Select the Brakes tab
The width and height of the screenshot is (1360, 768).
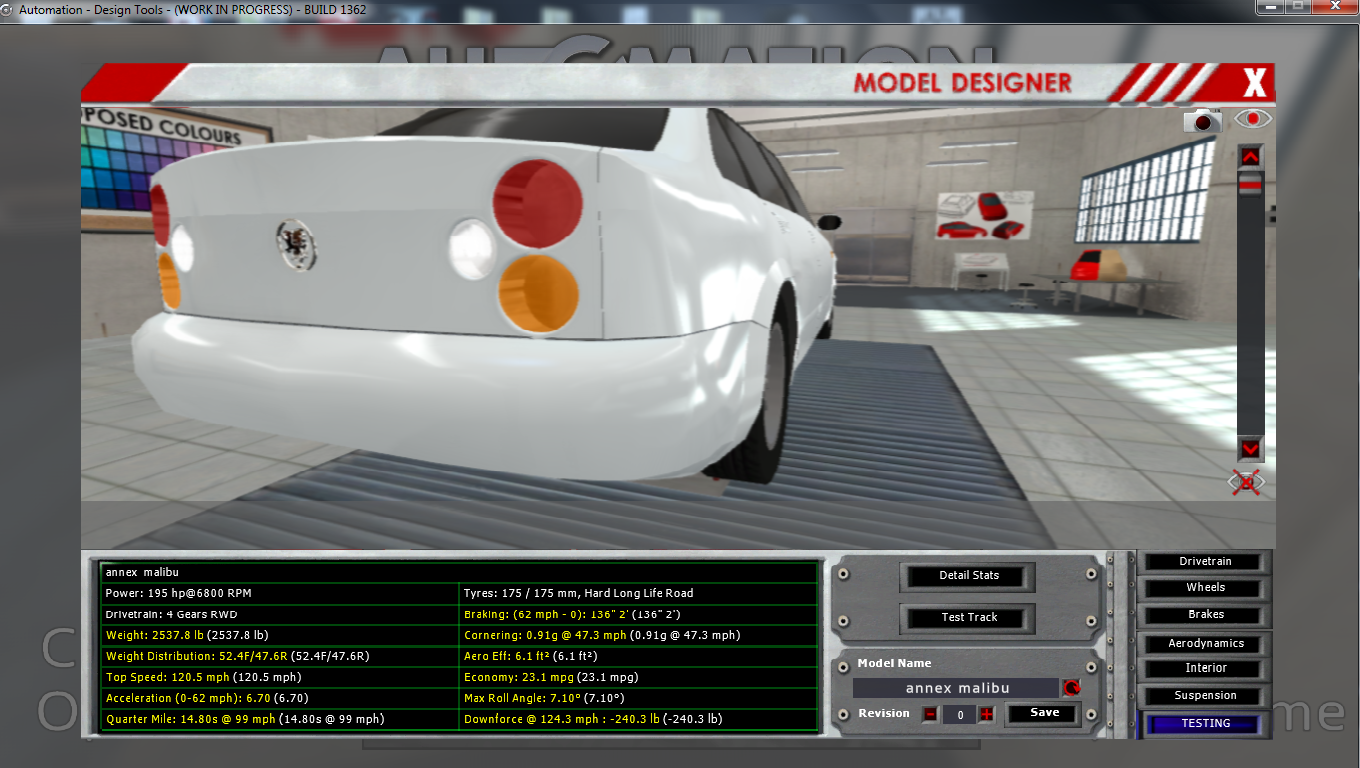(1205, 615)
